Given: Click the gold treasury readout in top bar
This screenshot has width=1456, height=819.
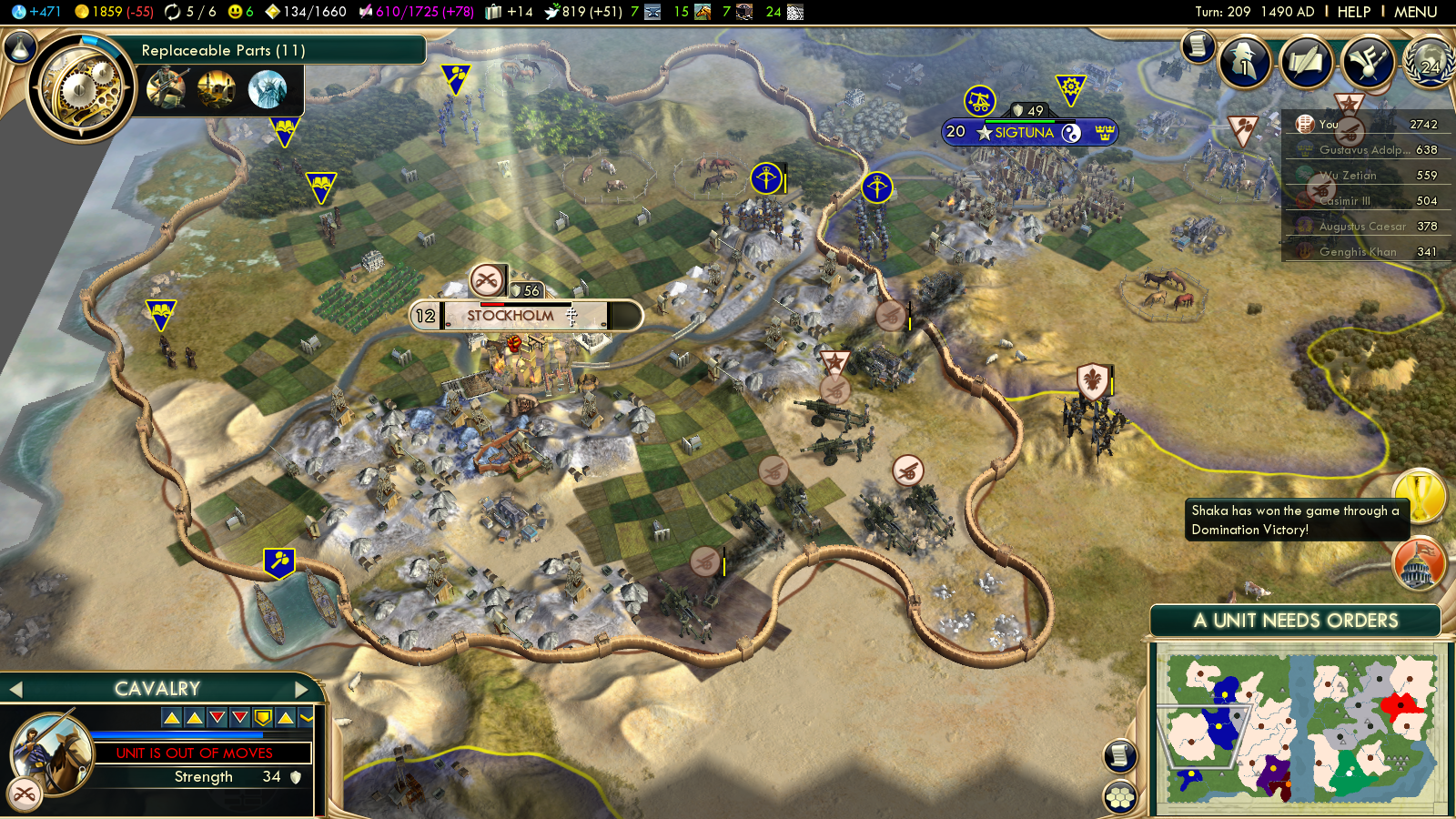Looking at the screenshot, I should 114,12.
